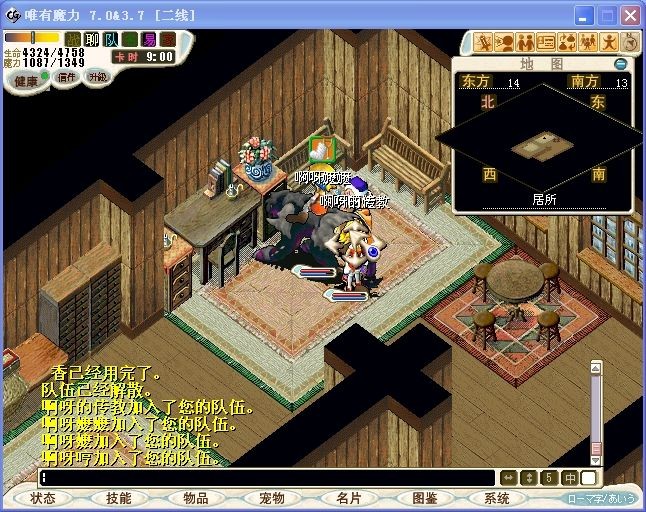646x512 pixels.
Task: Open the 图鉴 album menu
Action: point(424,498)
